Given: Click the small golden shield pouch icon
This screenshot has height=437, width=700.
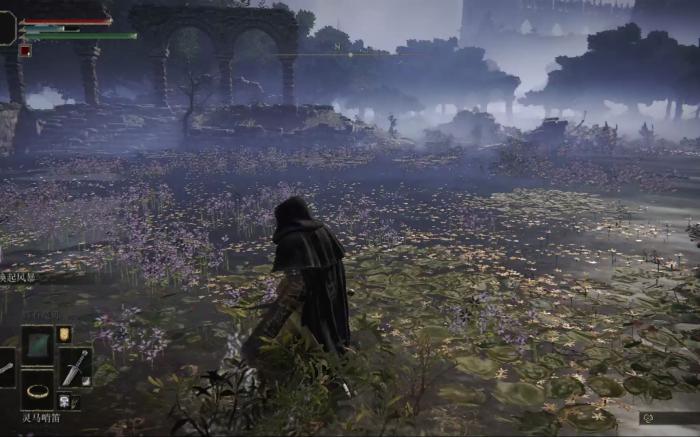Looking at the screenshot, I should pos(64,333).
